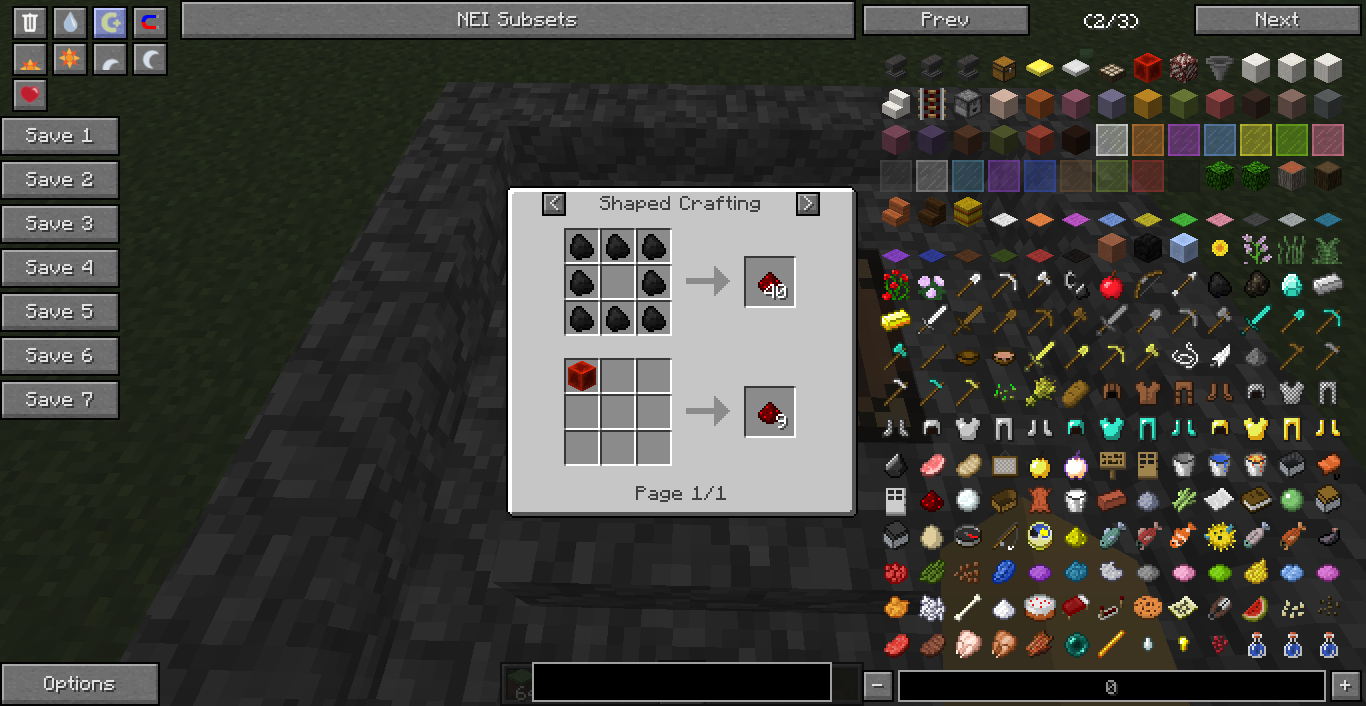The width and height of the screenshot is (1366, 706).
Task: Show the next Shaped Crafting recipe type
Action: tap(807, 204)
